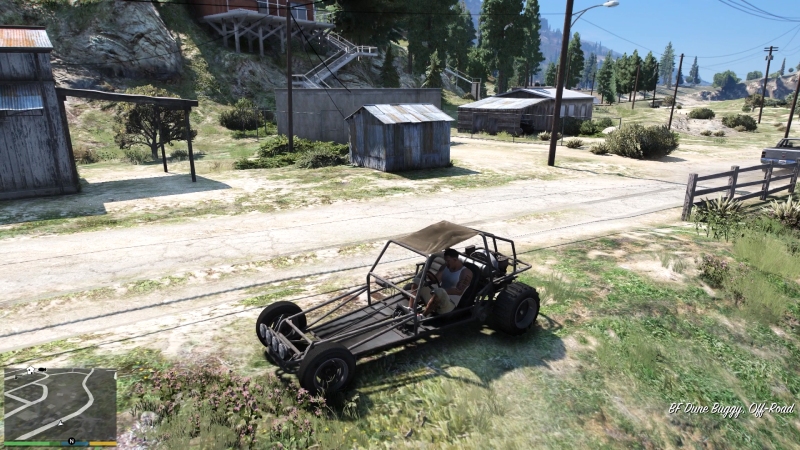
Task: Select the white house marker on the minimap
Action: tap(30, 371)
